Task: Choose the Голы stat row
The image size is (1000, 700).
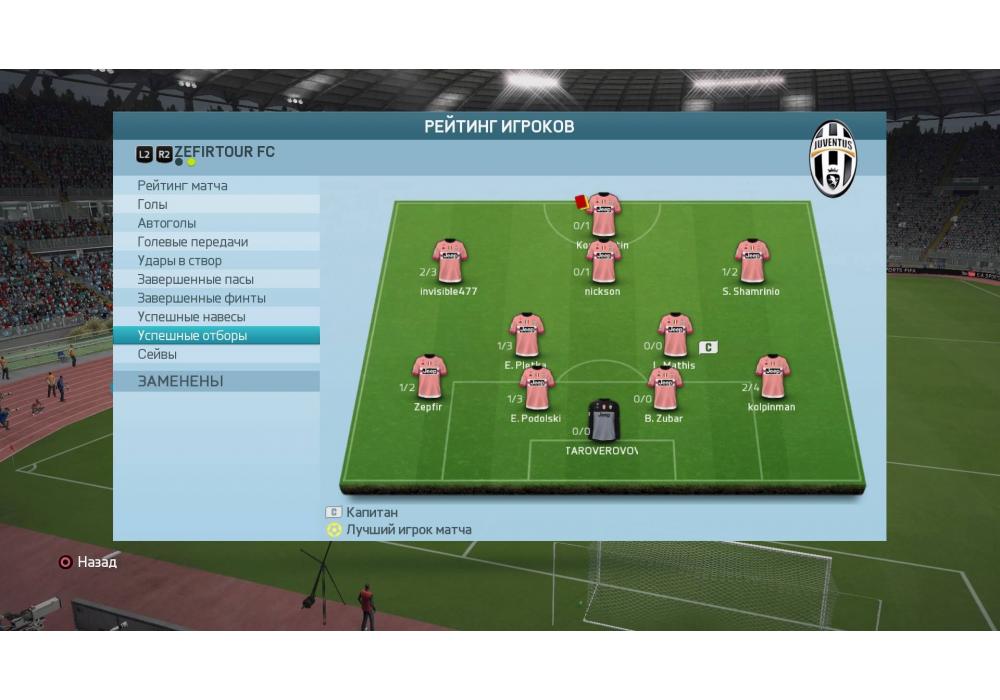Action: [153, 204]
